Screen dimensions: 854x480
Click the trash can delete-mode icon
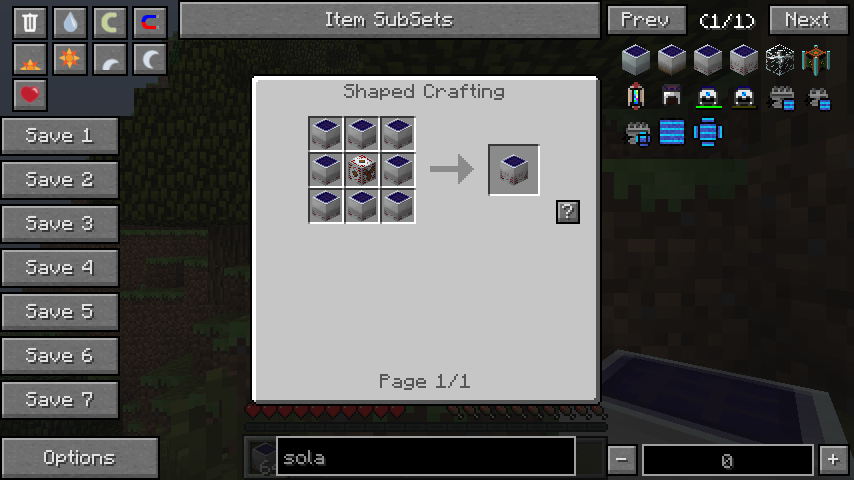(x=30, y=22)
